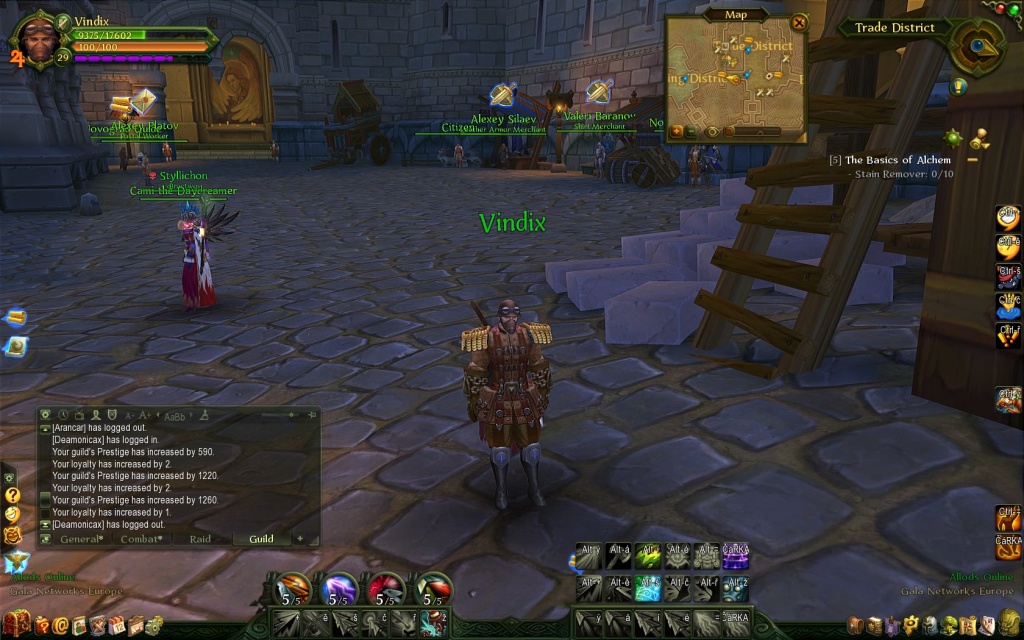Switch to the General chat tab

[x=81, y=539]
